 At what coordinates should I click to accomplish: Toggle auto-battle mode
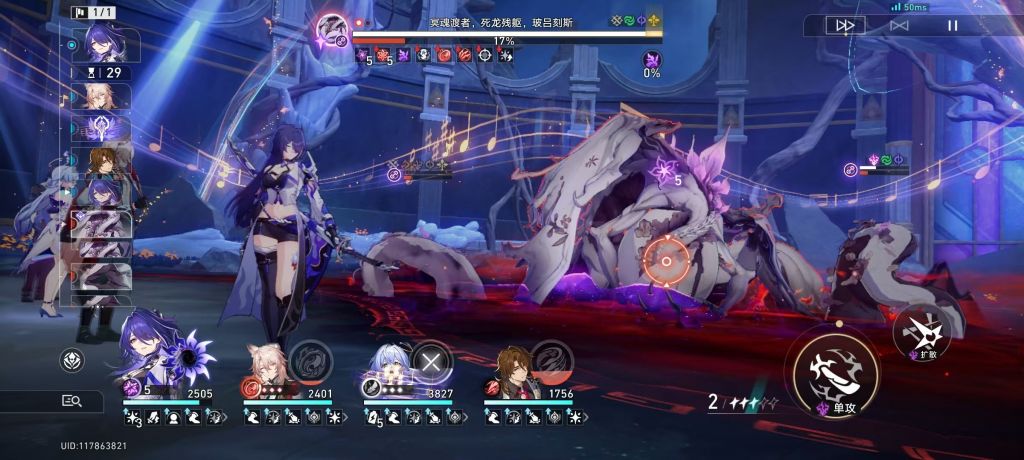[899, 25]
